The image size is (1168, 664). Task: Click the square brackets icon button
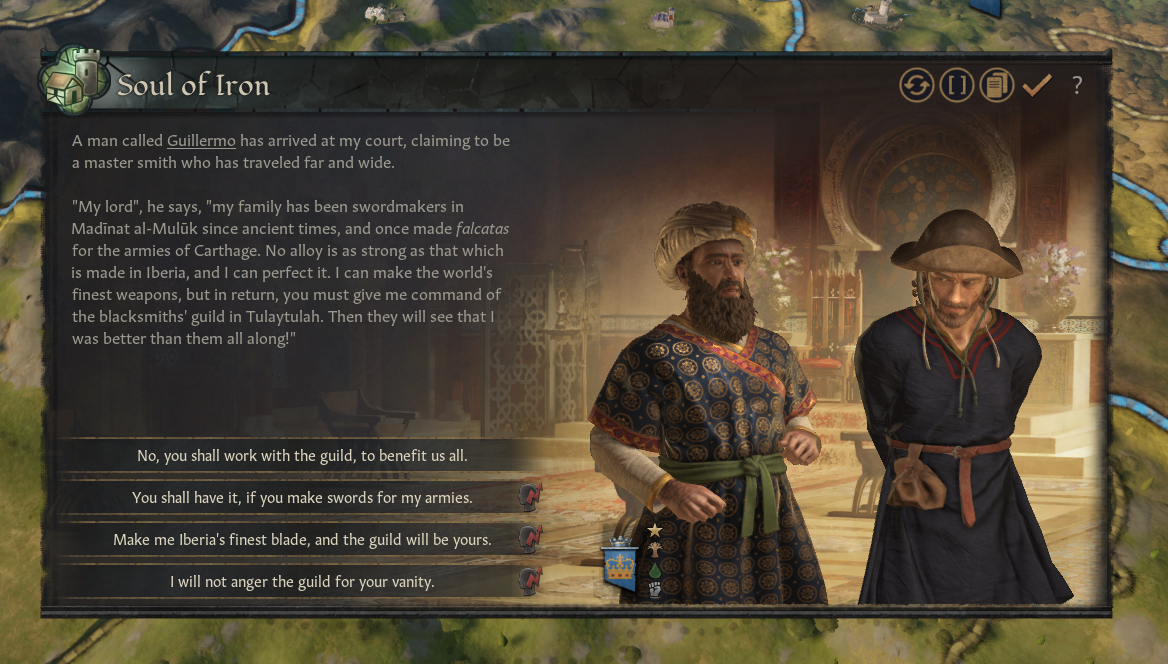[x=956, y=85]
